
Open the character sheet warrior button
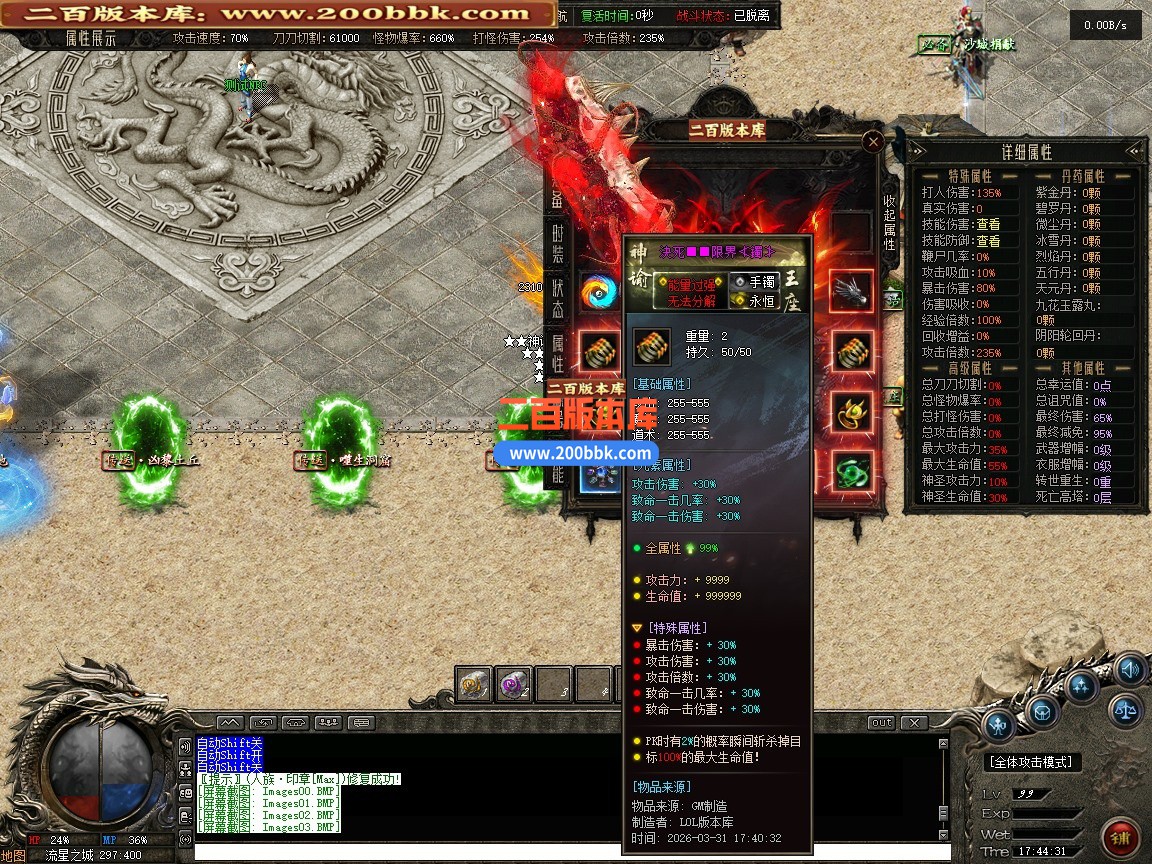coord(998,725)
